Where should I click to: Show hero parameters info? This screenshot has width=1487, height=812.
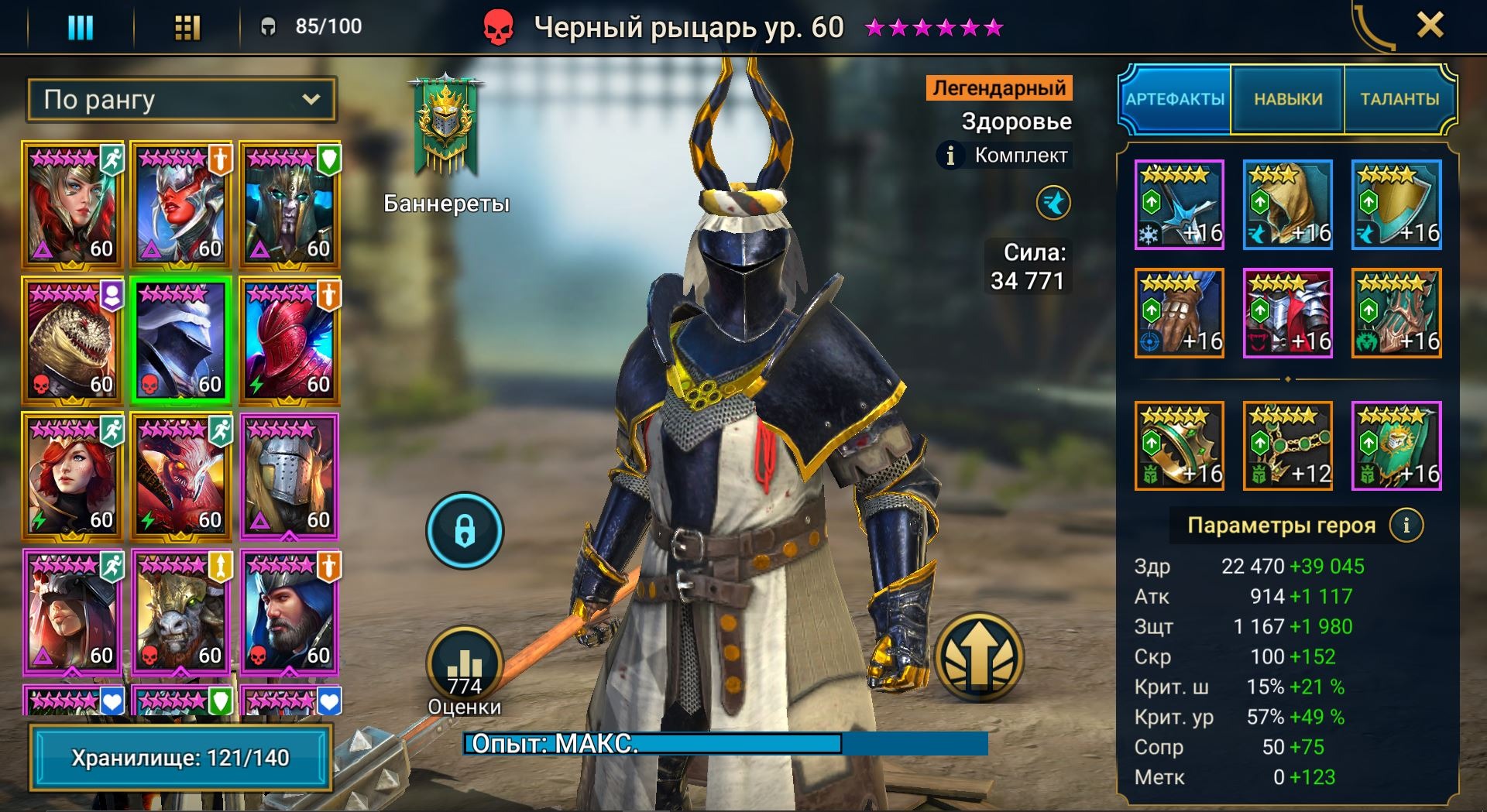(x=1406, y=526)
